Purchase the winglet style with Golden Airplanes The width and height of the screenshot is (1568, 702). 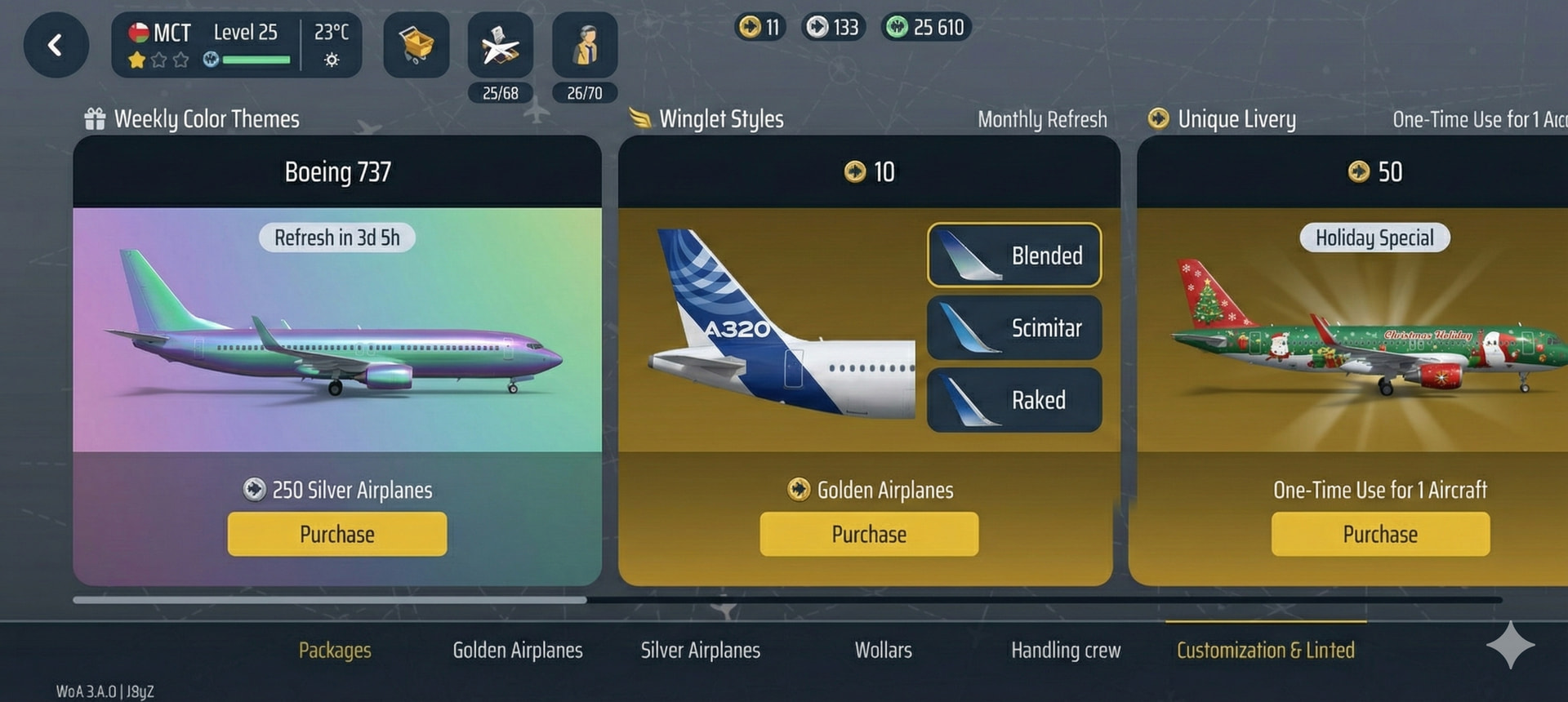pyautogui.click(x=869, y=534)
